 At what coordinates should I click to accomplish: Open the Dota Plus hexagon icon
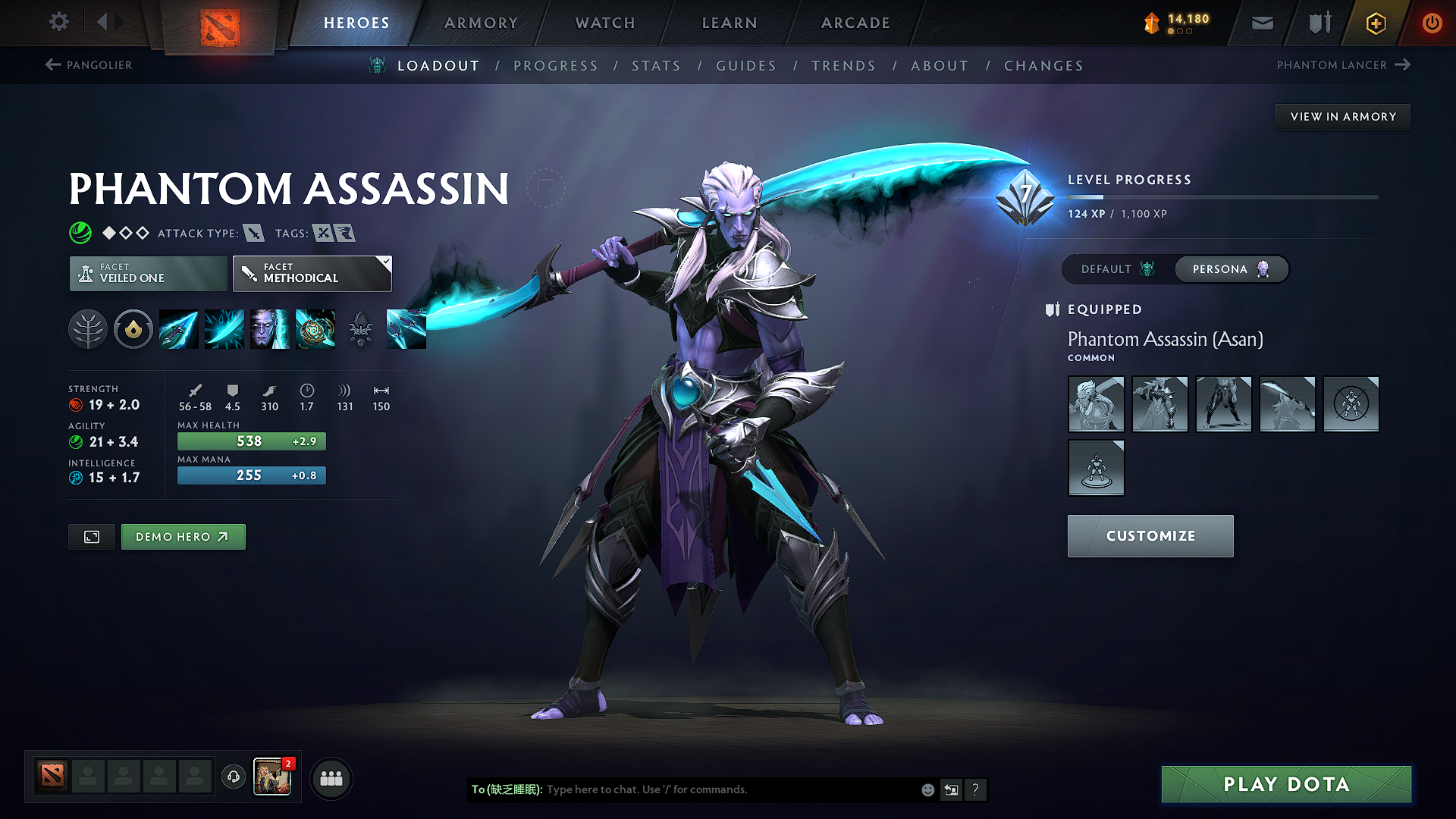[1375, 23]
